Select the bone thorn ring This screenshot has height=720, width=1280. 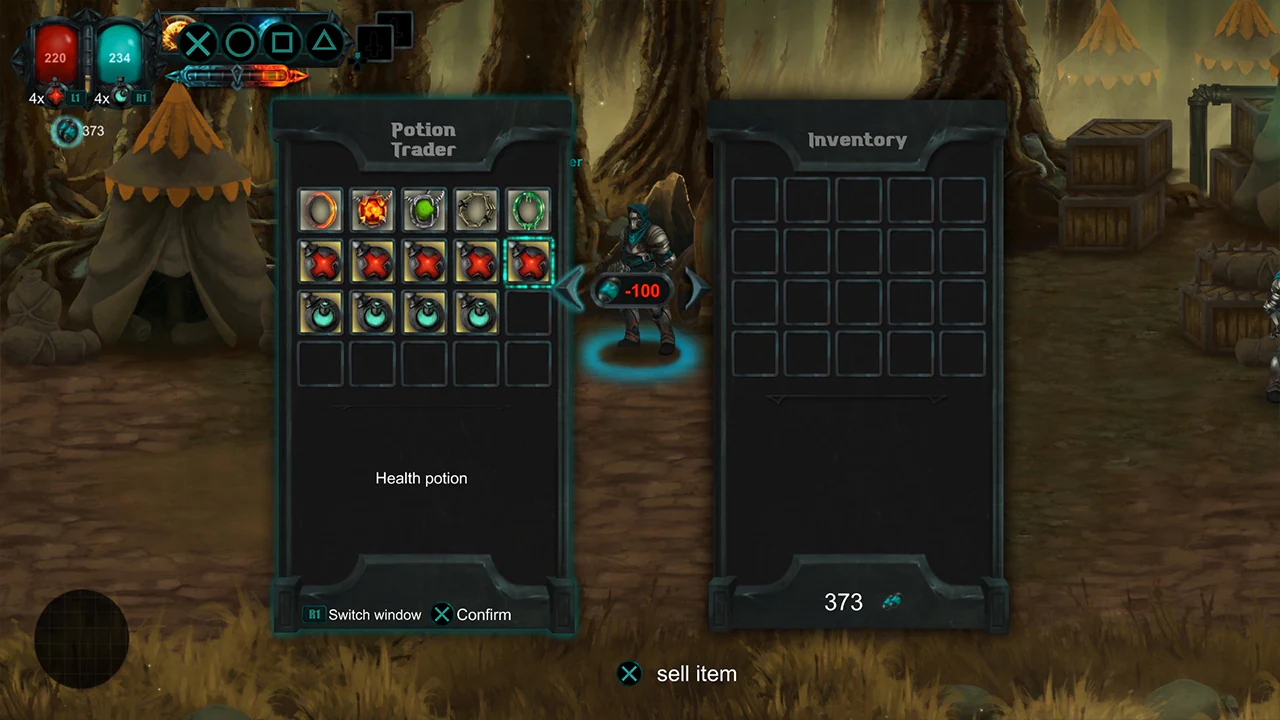tap(476, 209)
